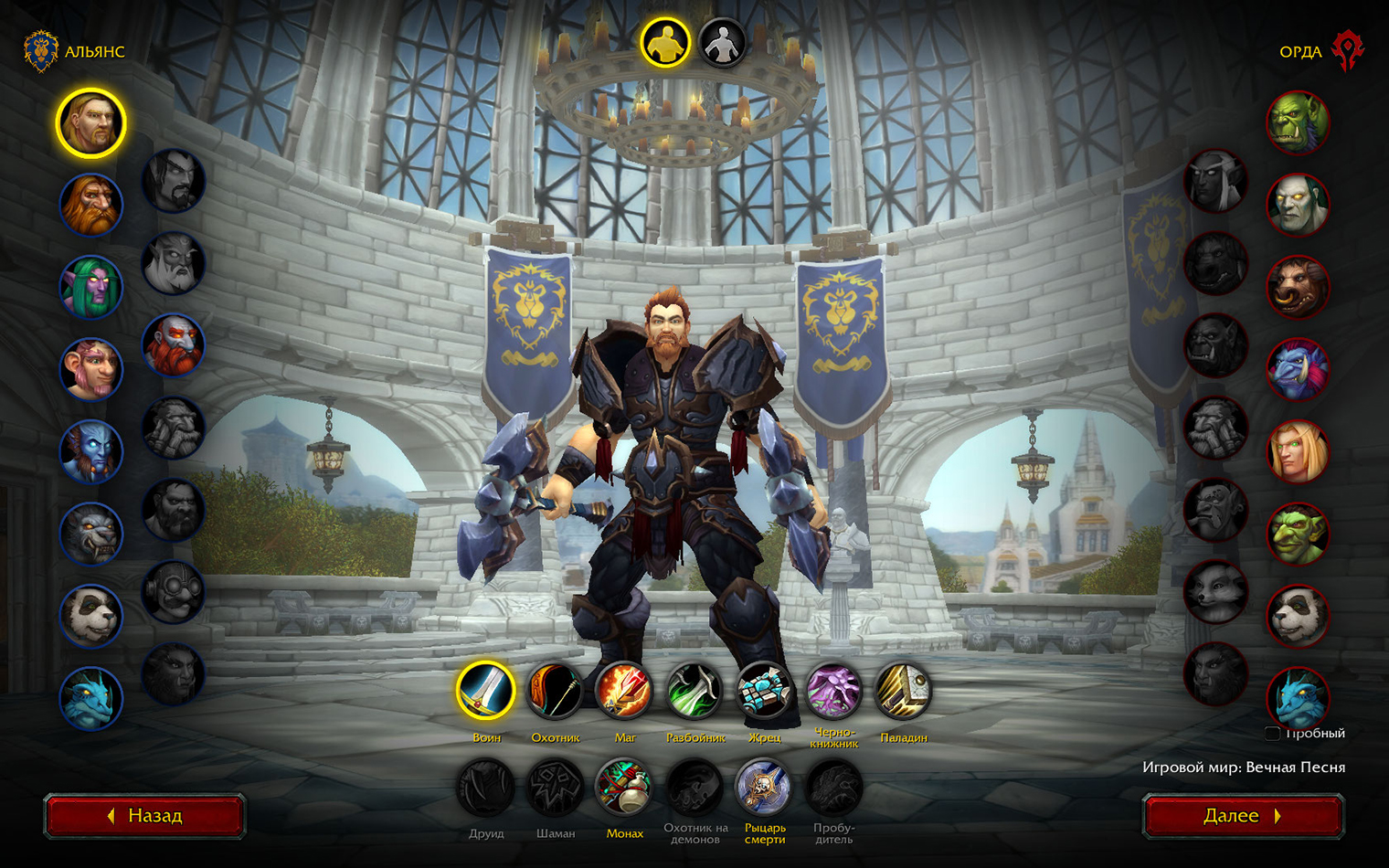This screenshot has width=1389, height=868.
Task: Pick the Чернокнижник warlock class
Action: 833,691
